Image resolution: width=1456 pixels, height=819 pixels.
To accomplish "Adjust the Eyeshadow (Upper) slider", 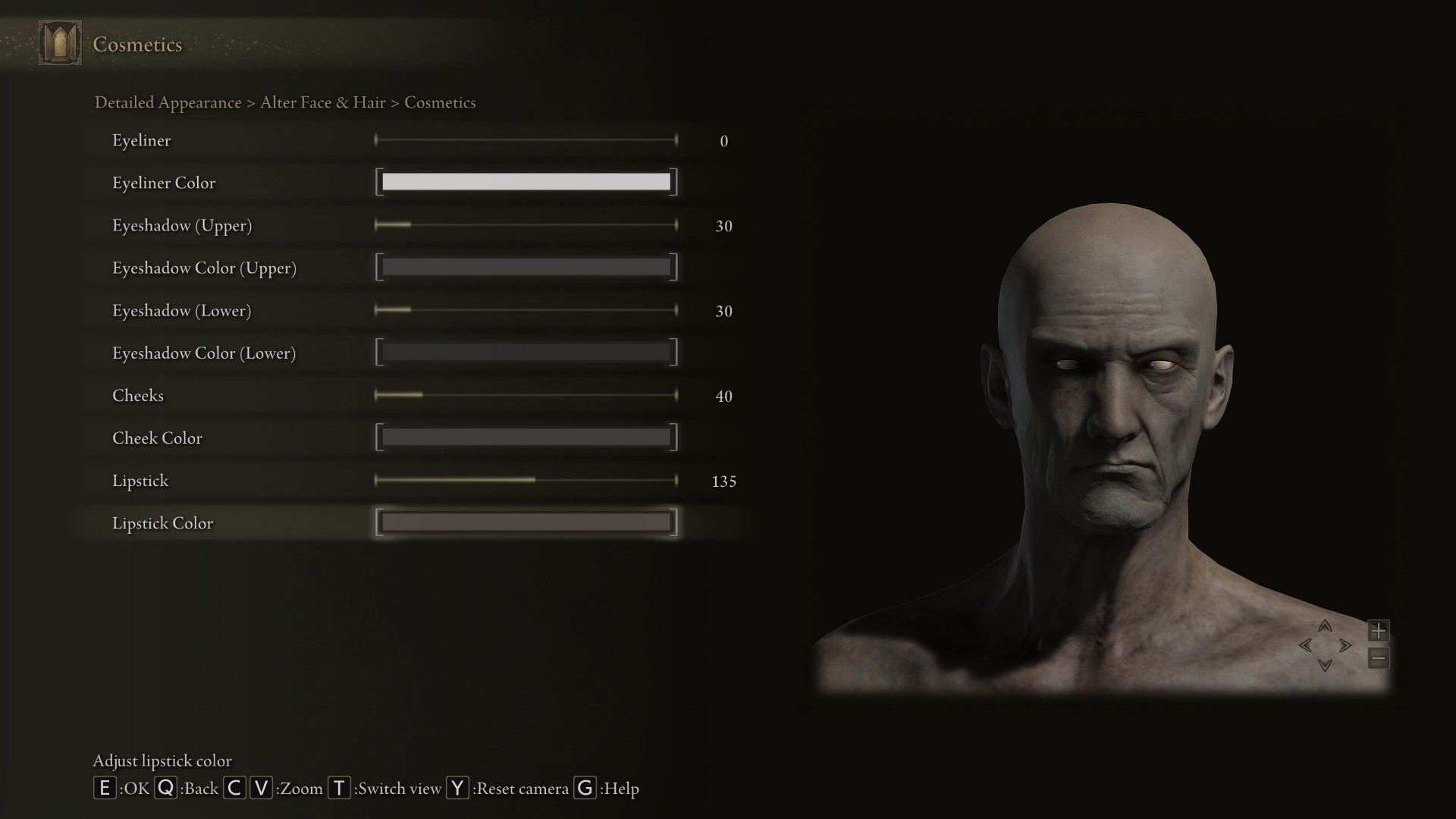I will click(526, 225).
